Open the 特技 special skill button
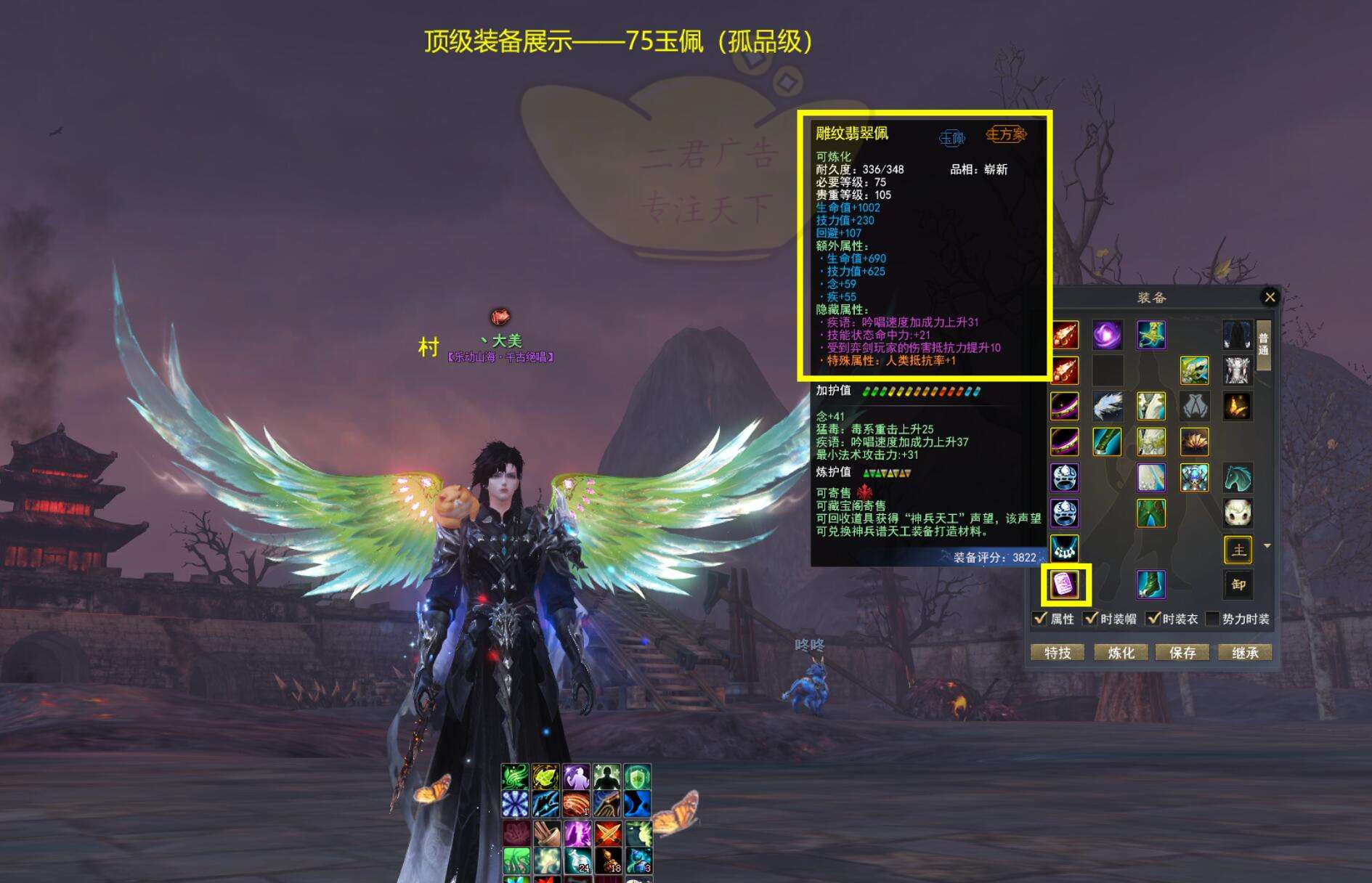Screen dimensions: 1372x883 [x=1058, y=653]
